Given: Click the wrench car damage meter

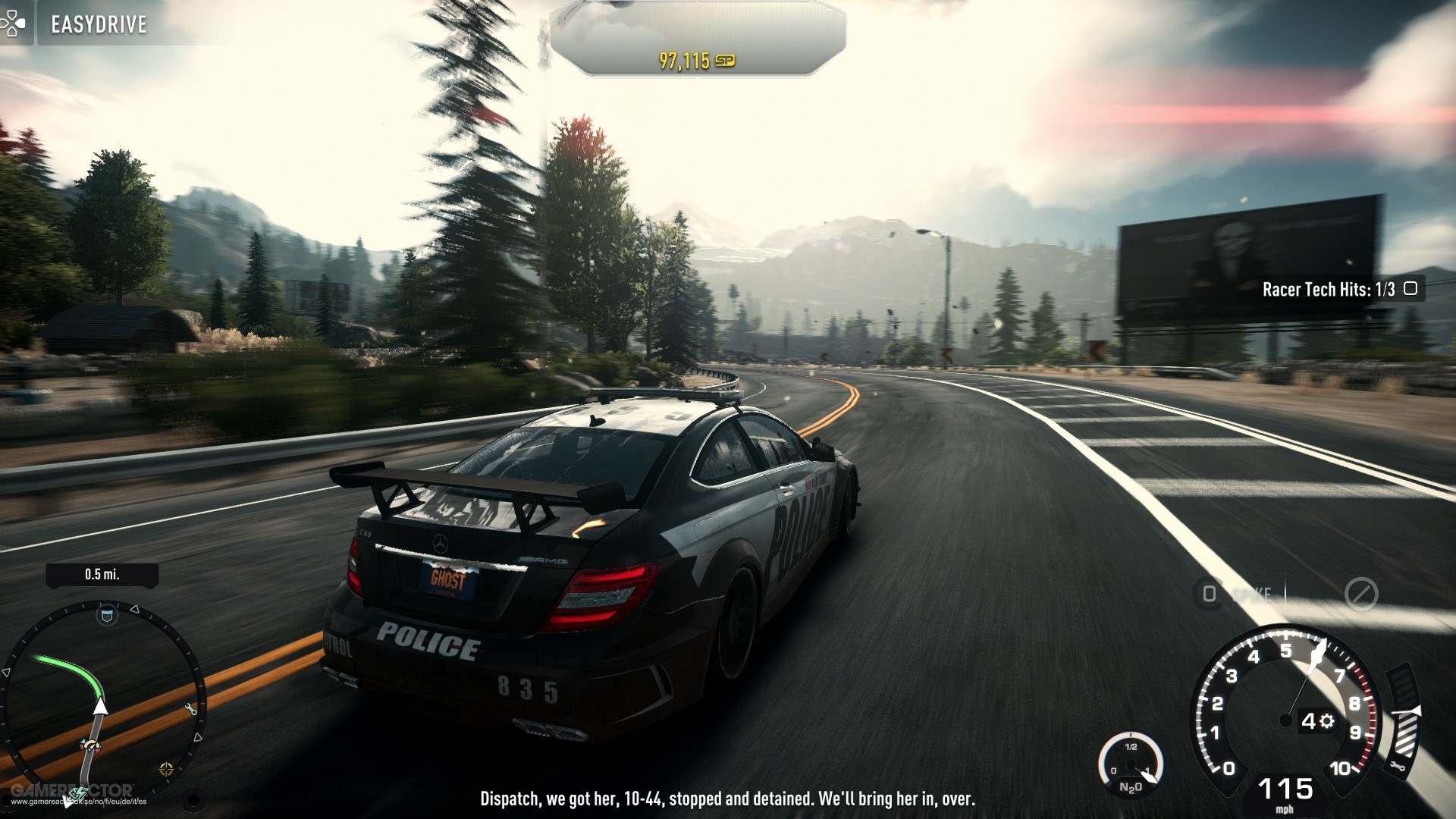Looking at the screenshot, I should (1404, 720).
